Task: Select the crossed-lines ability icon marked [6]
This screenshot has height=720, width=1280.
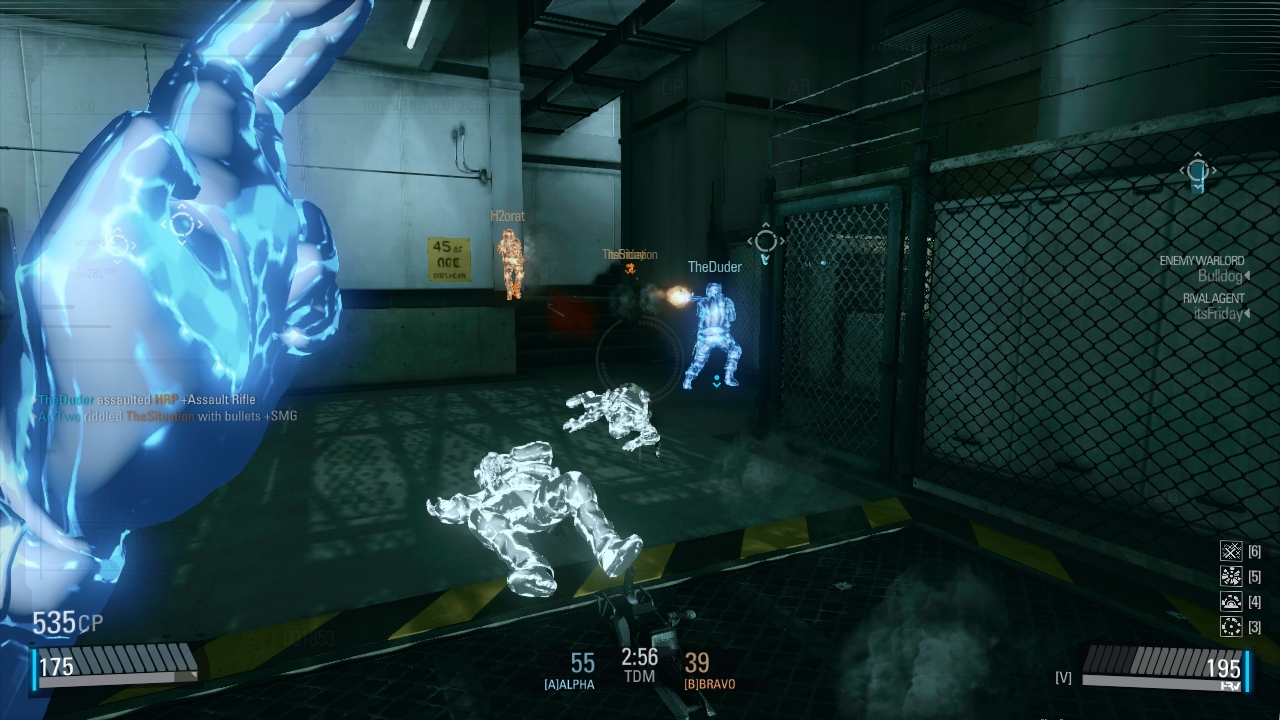Action: (x=1231, y=551)
